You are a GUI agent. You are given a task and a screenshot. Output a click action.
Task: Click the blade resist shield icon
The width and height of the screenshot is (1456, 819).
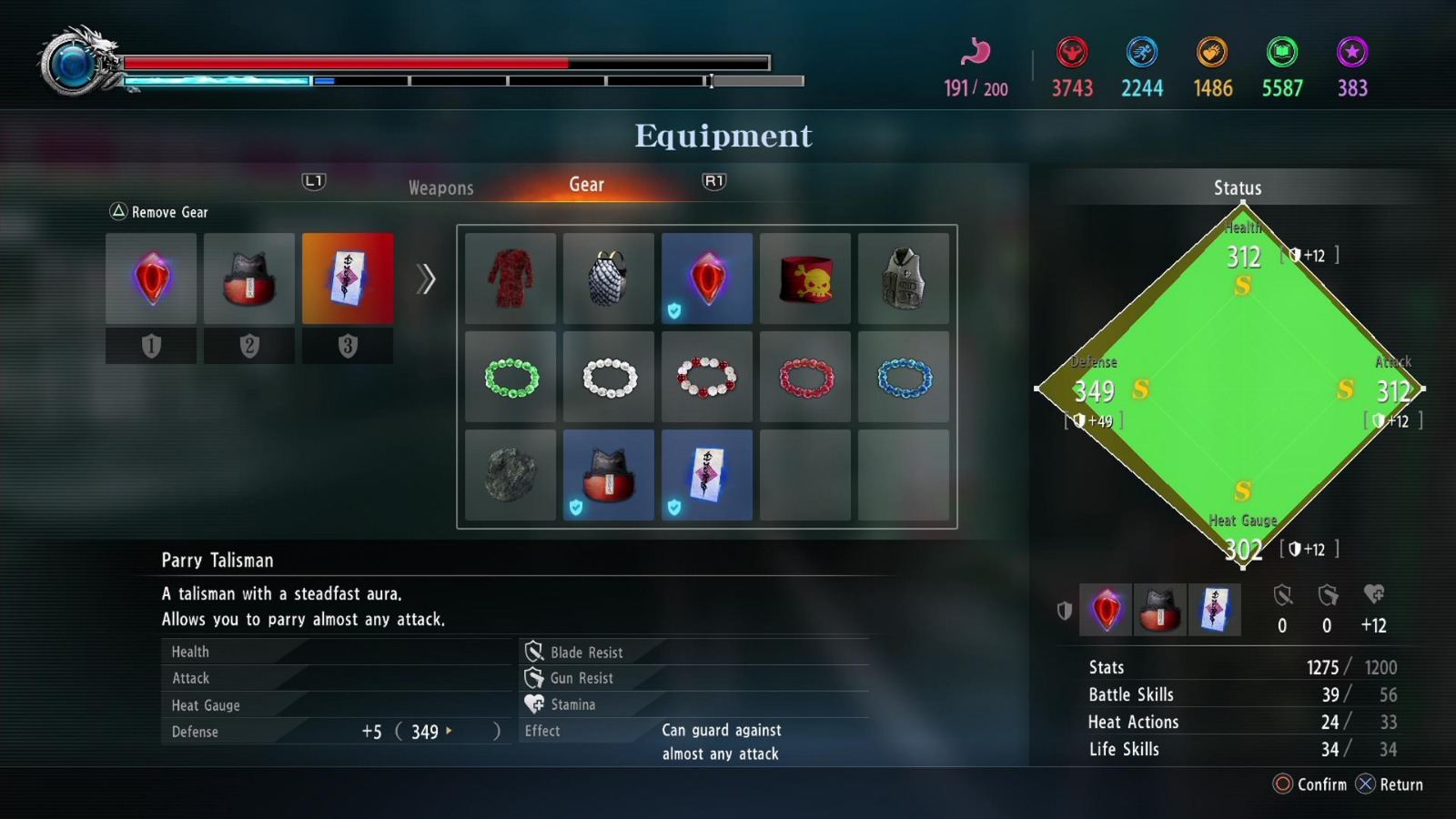click(x=534, y=651)
